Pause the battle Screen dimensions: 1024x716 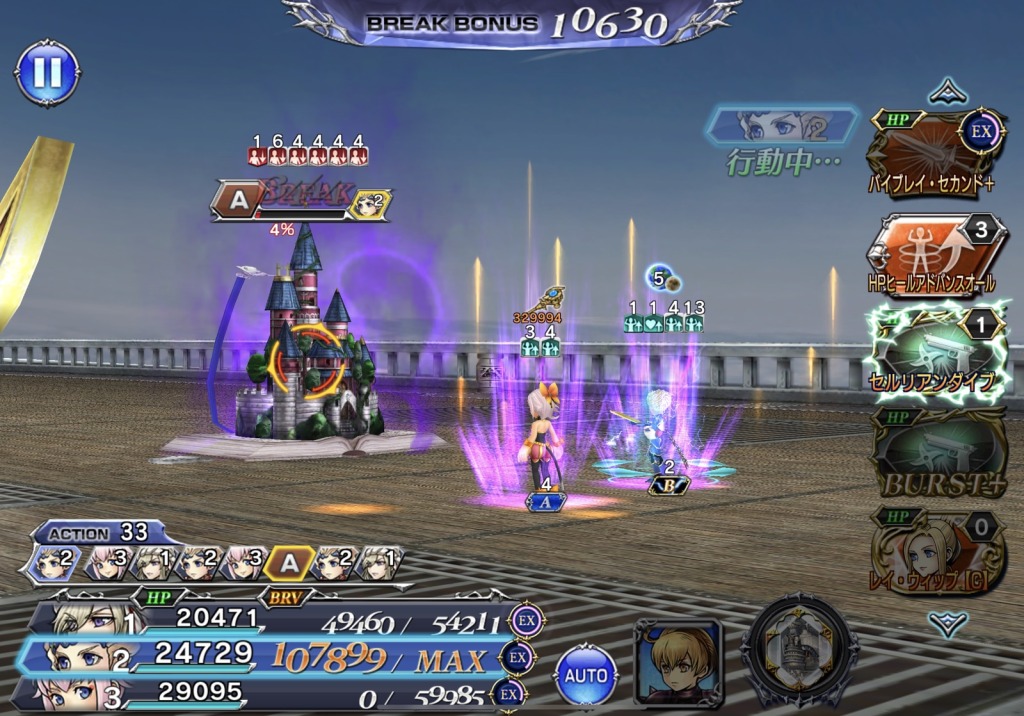tap(47, 73)
